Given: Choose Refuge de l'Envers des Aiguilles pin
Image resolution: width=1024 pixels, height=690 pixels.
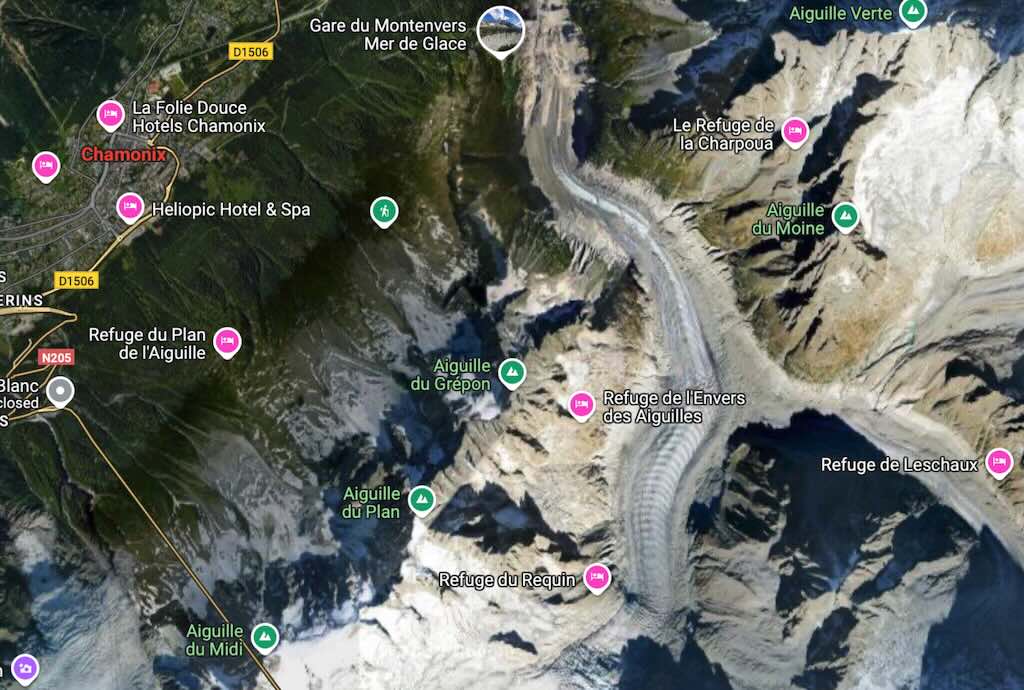Looking at the screenshot, I should pyautogui.click(x=582, y=404).
